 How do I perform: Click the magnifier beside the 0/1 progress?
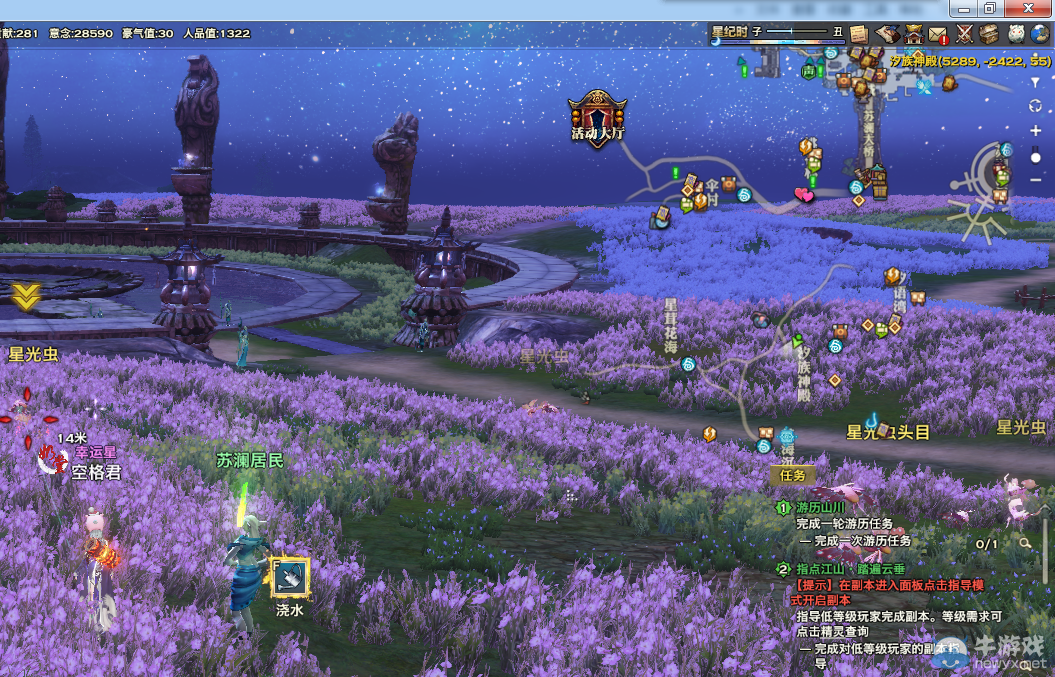[x=1026, y=543]
